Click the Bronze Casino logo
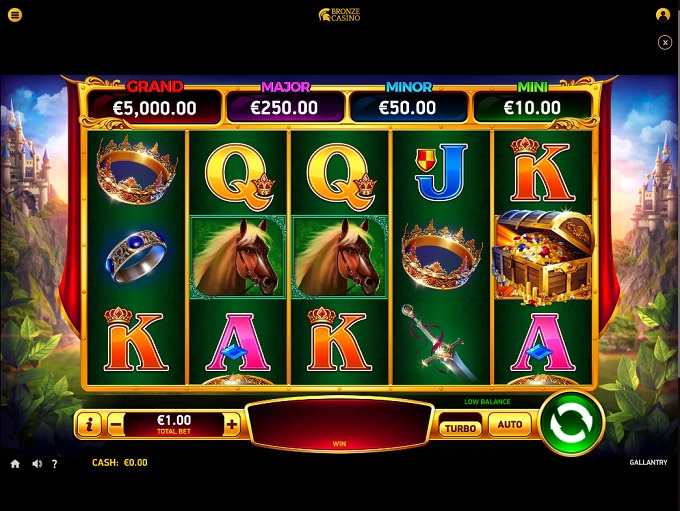Screen dimensions: 680x511 point(339,15)
